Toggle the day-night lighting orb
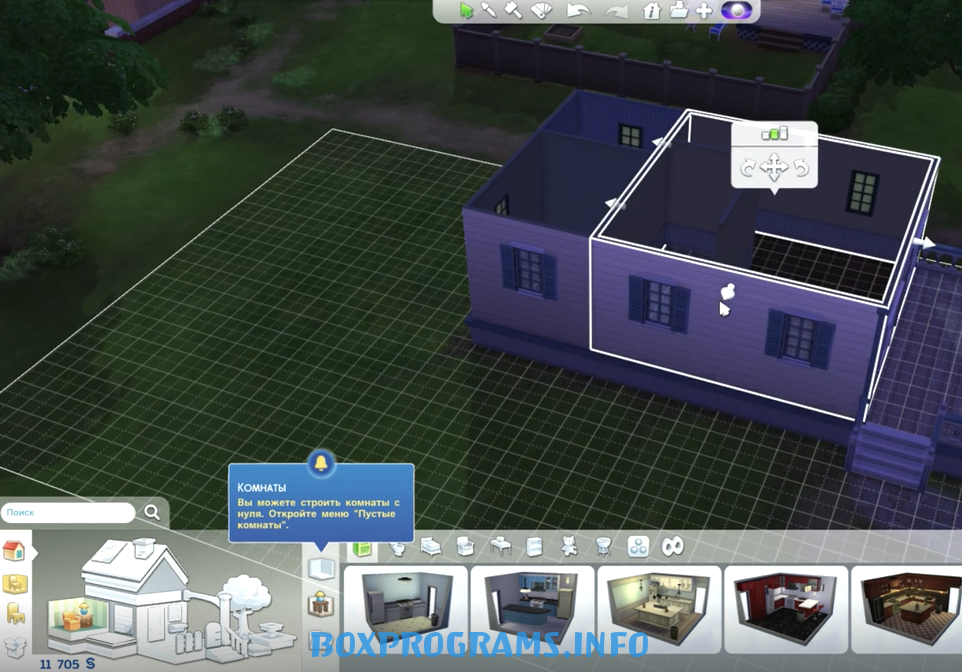This screenshot has width=962, height=672. 735,11
